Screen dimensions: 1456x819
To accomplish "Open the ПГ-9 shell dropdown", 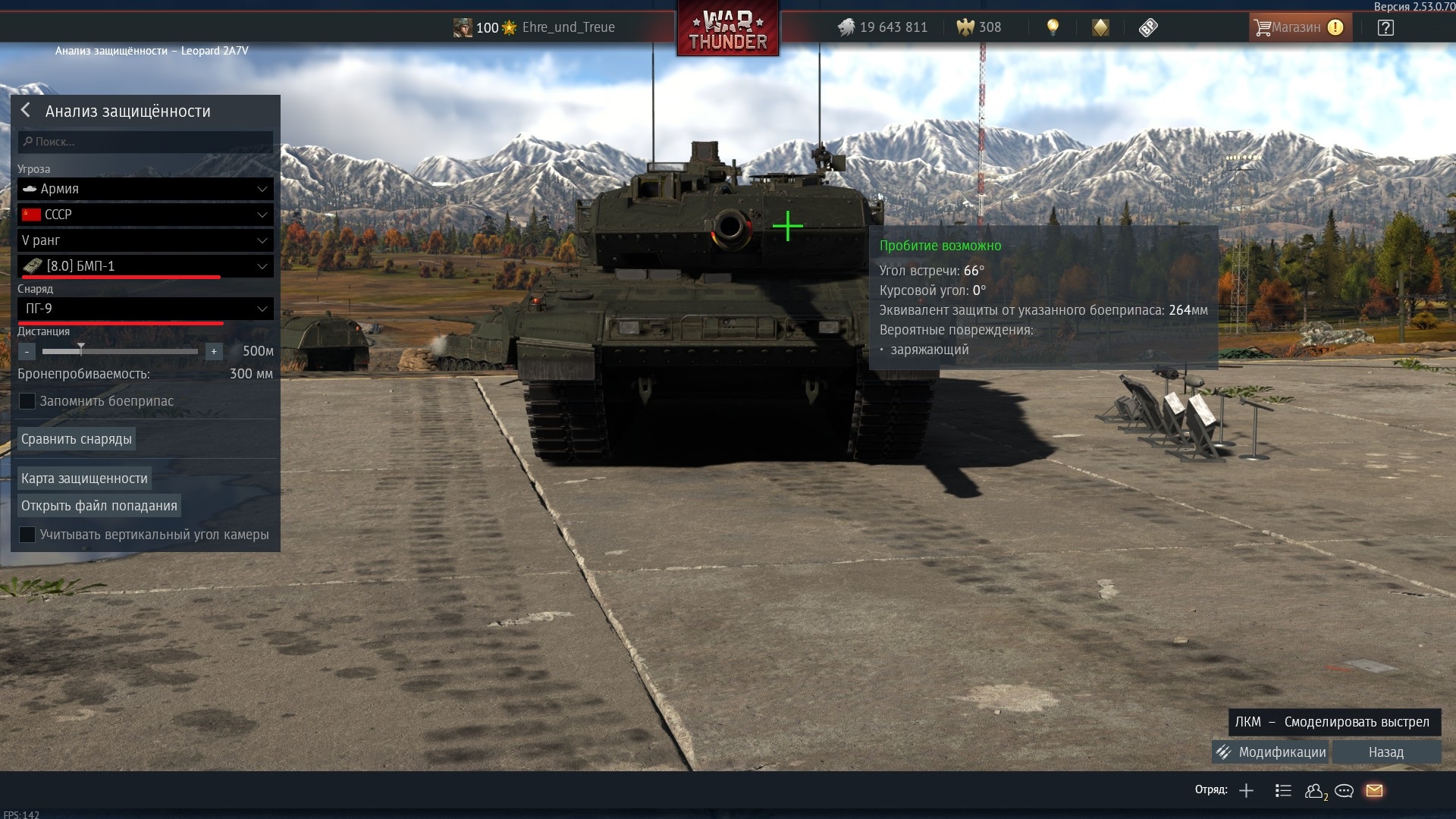I will (145, 309).
